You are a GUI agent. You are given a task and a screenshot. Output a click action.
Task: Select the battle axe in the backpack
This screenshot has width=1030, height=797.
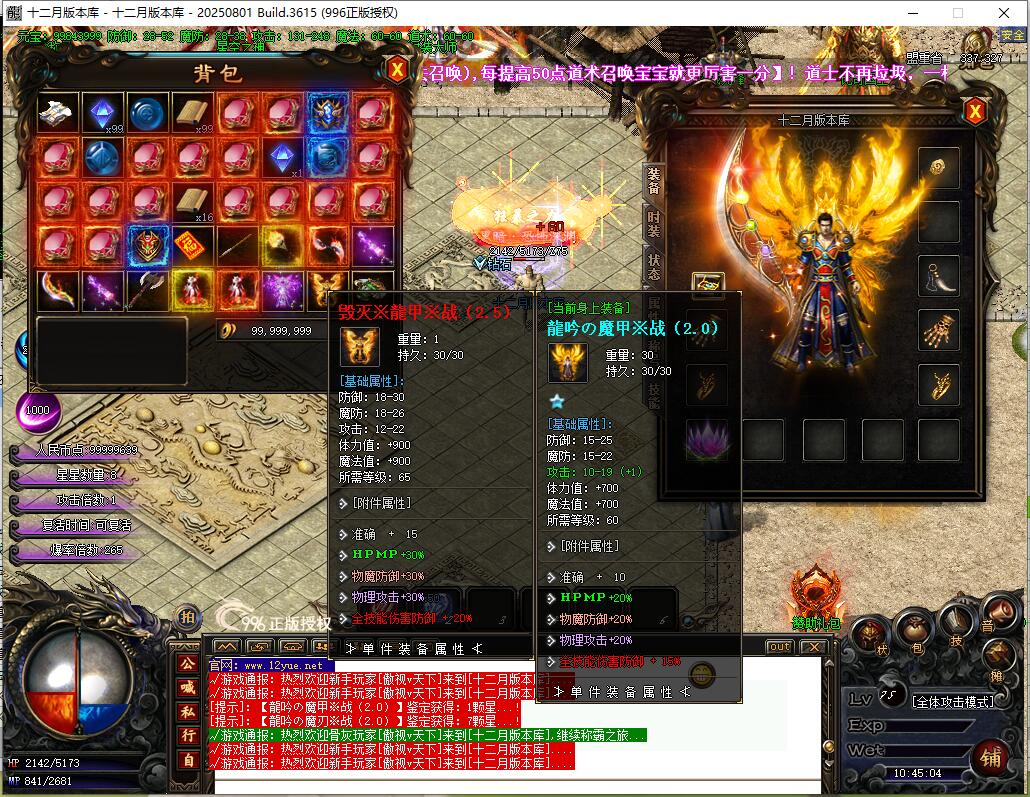click(147, 290)
